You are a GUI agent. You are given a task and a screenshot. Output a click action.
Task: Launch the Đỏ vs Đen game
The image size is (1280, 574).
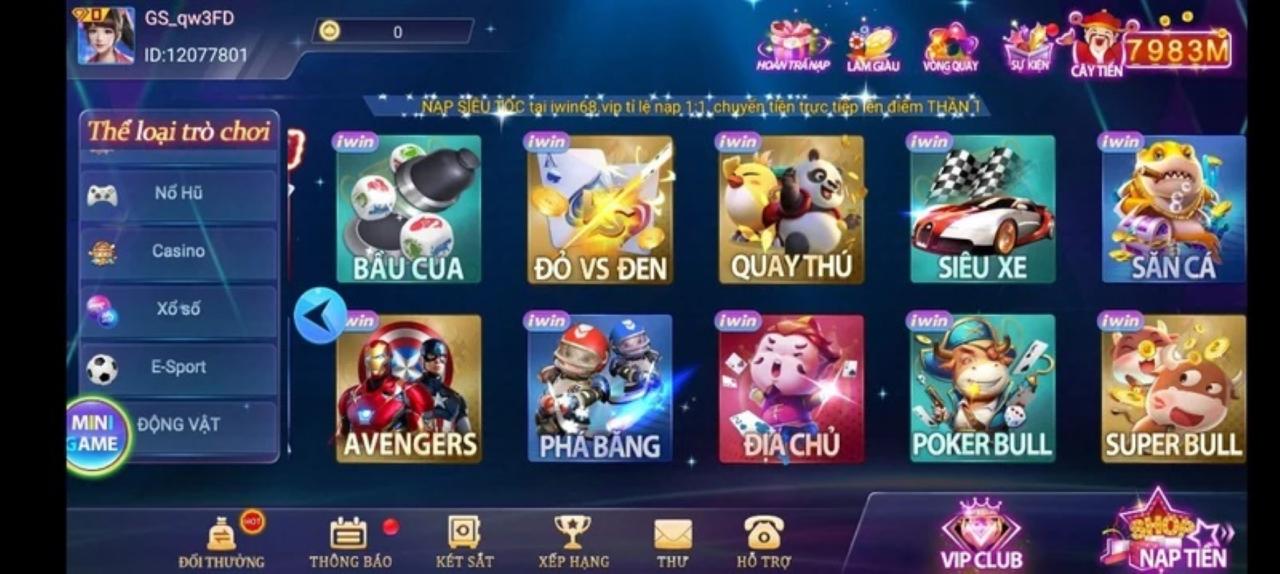599,210
